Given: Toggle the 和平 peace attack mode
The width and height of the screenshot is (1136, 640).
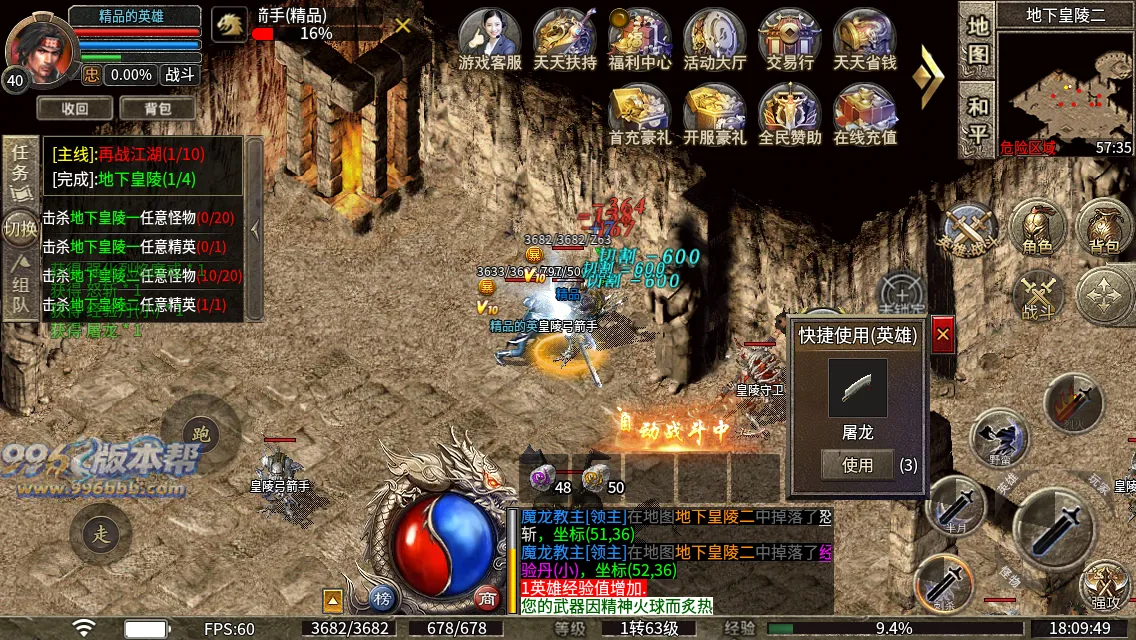Looking at the screenshot, I should (x=977, y=118).
